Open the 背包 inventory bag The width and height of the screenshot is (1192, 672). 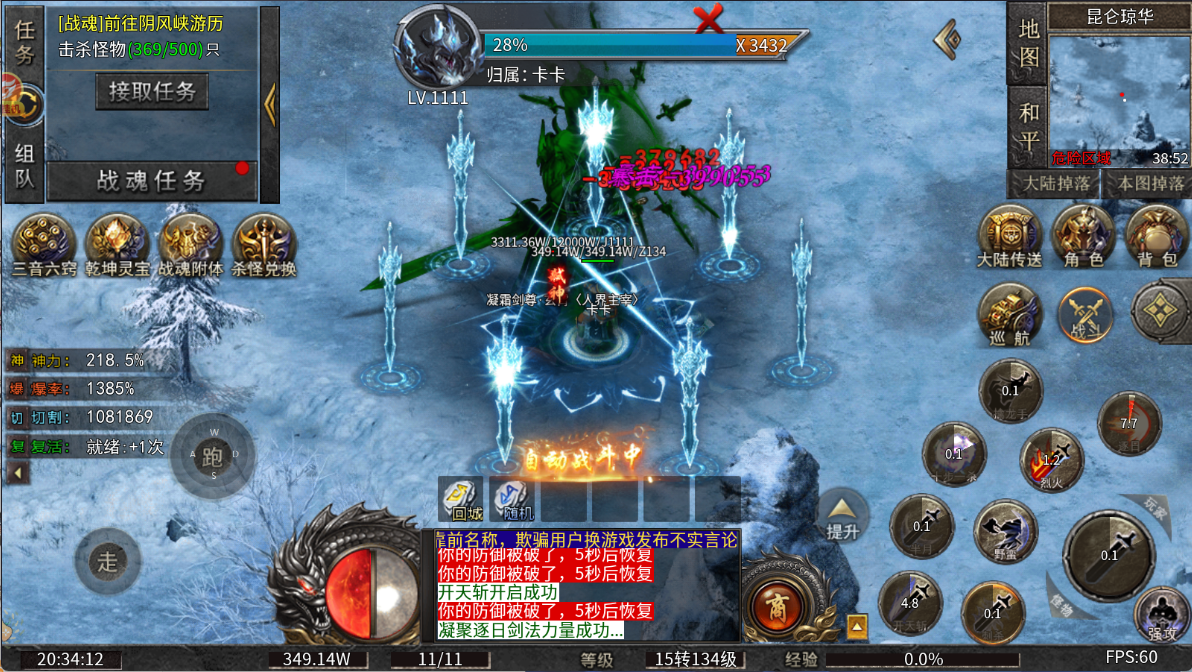pos(1157,234)
